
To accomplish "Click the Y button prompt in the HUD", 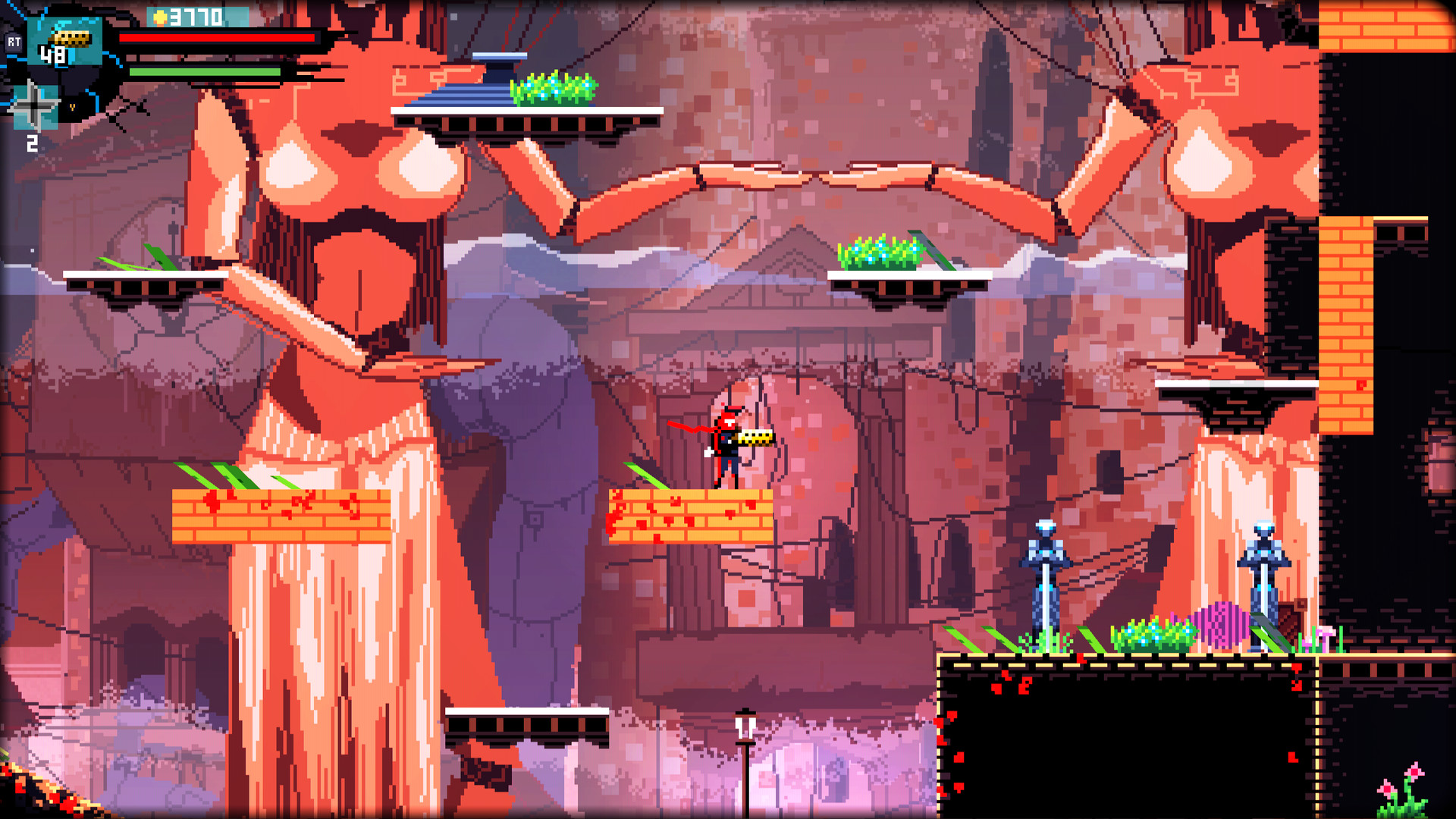I will pos(73,107).
